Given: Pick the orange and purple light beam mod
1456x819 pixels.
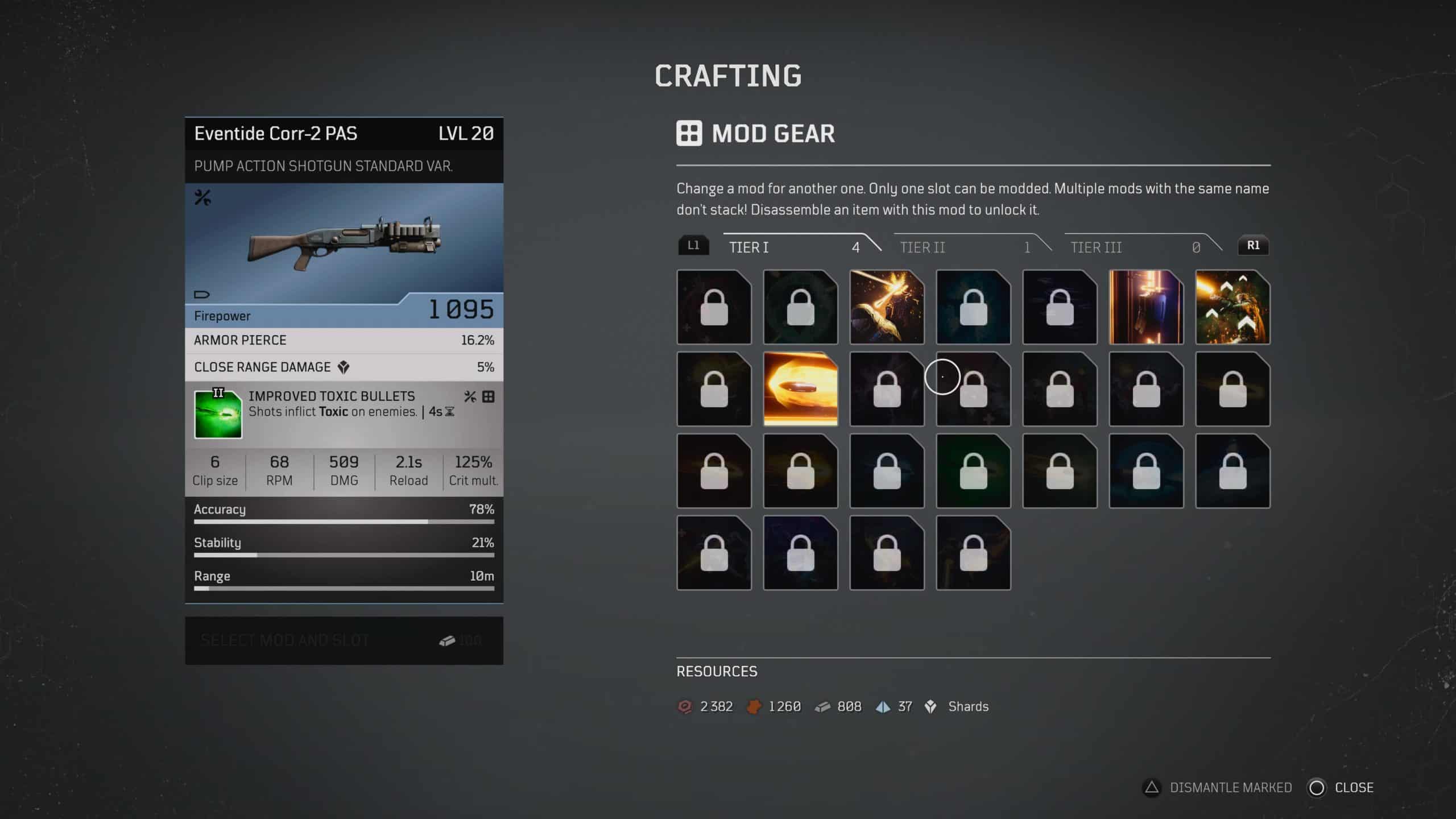Looking at the screenshot, I should (x=1146, y=307).
